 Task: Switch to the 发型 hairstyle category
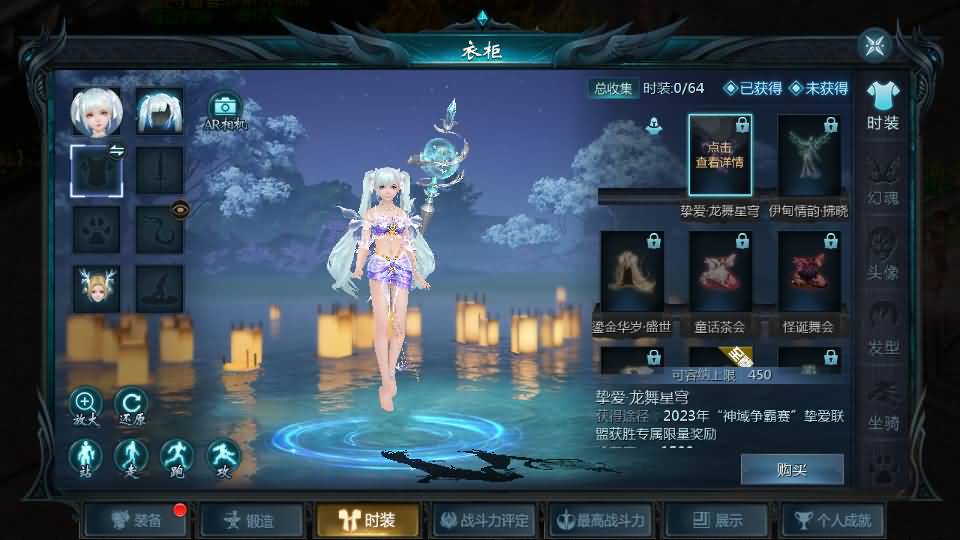coord(883,328)
